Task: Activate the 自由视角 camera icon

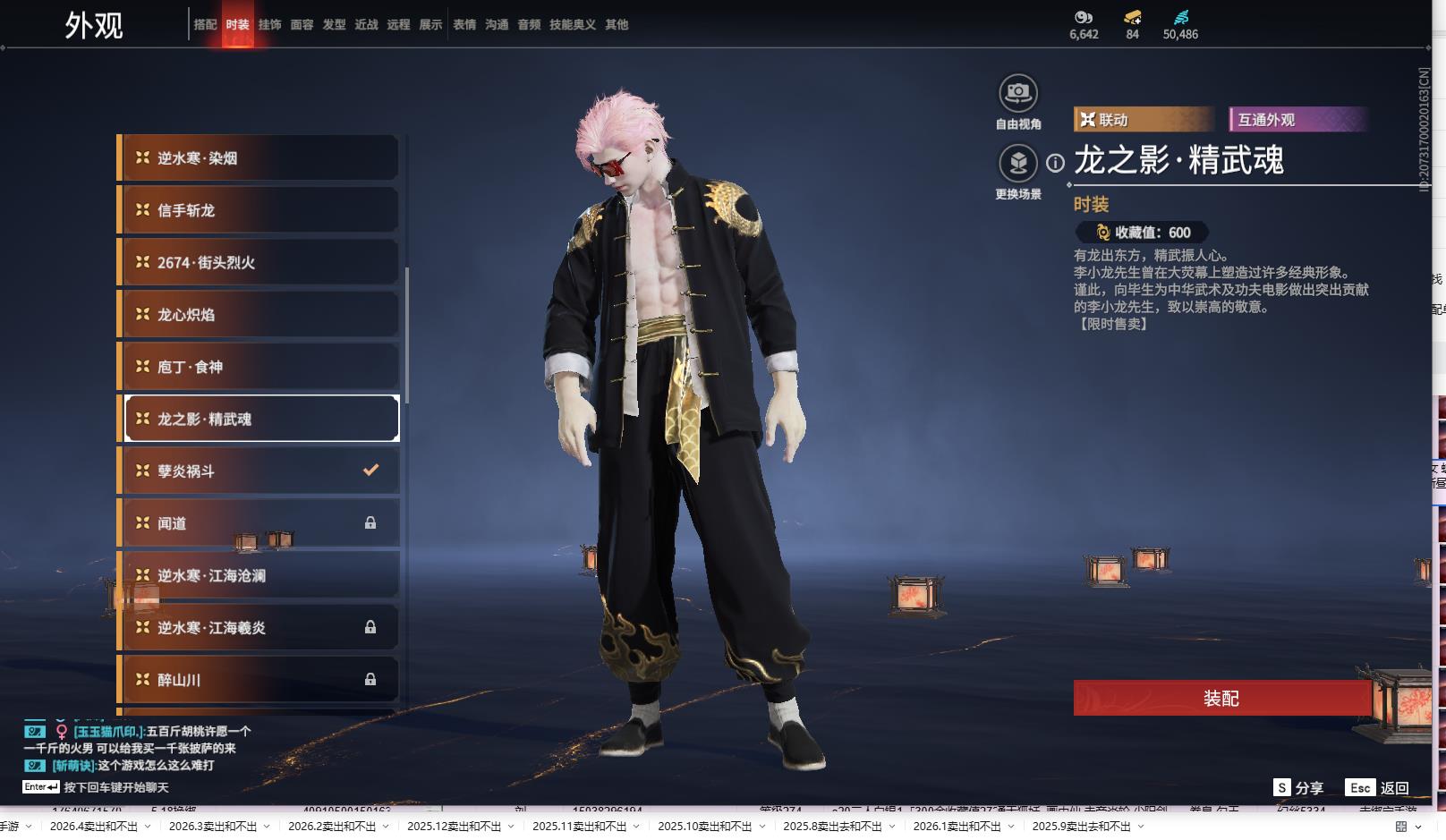Action: pyautogui.click(x=1017, y=93)
